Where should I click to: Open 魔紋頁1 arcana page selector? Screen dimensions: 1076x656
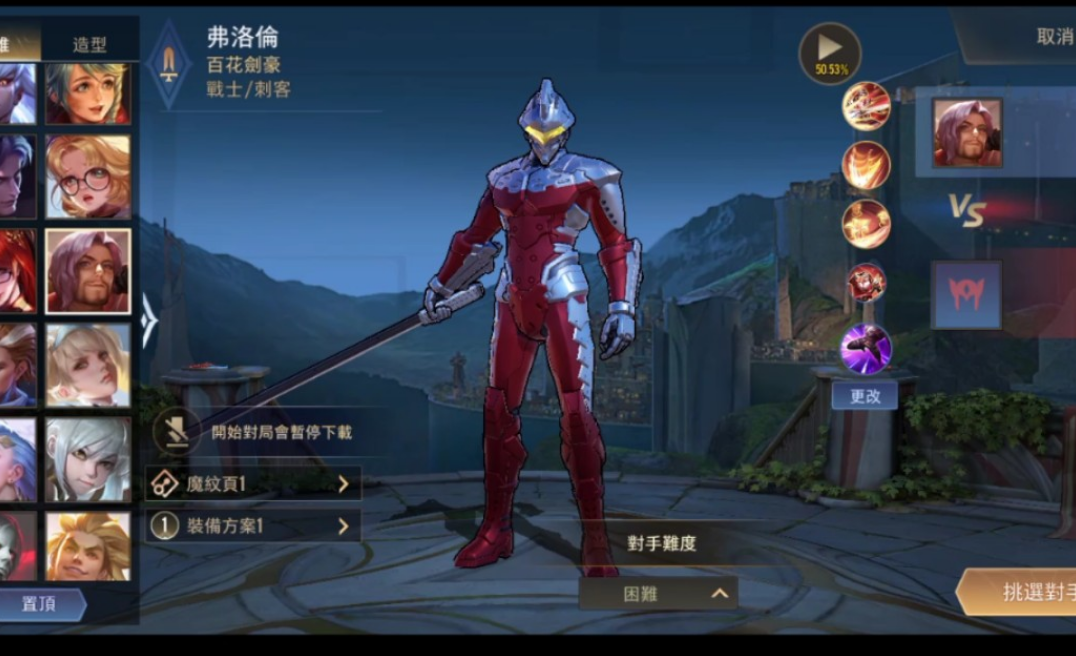coord(254,484)
